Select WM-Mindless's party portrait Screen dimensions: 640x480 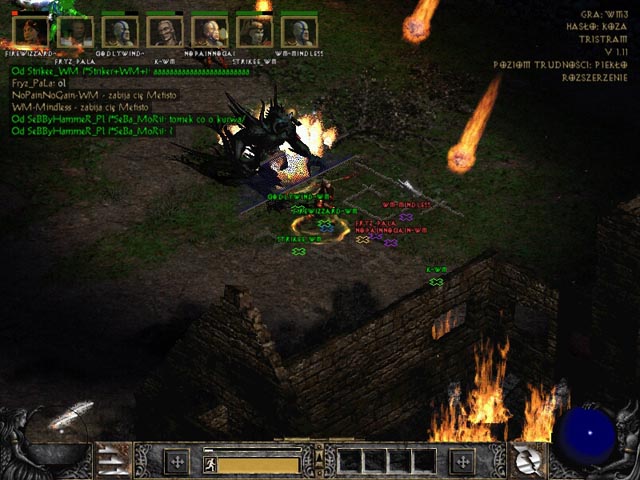coord(298,31)
